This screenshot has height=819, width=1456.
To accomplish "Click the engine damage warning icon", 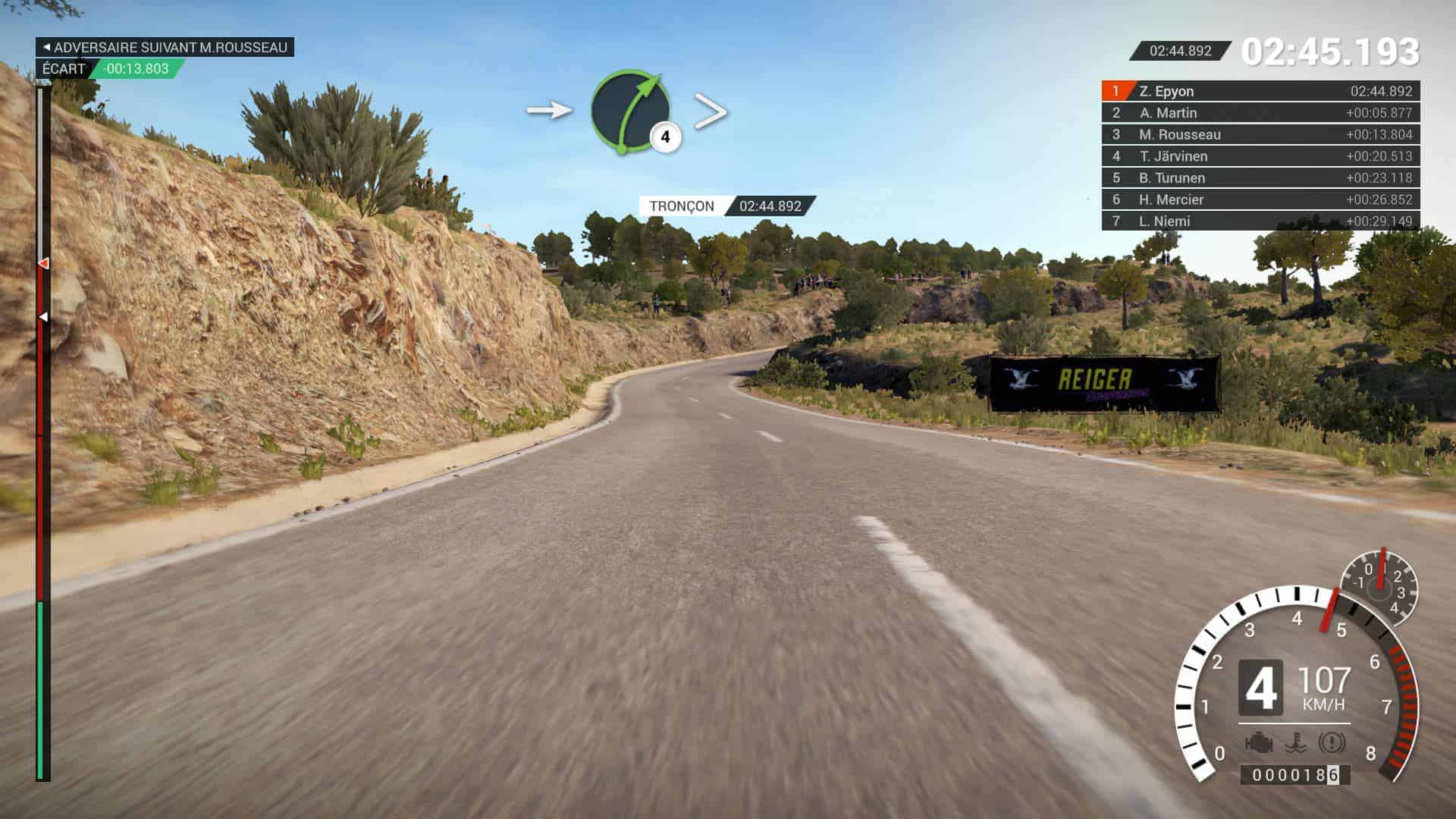I will click(x=1259, y=742).
